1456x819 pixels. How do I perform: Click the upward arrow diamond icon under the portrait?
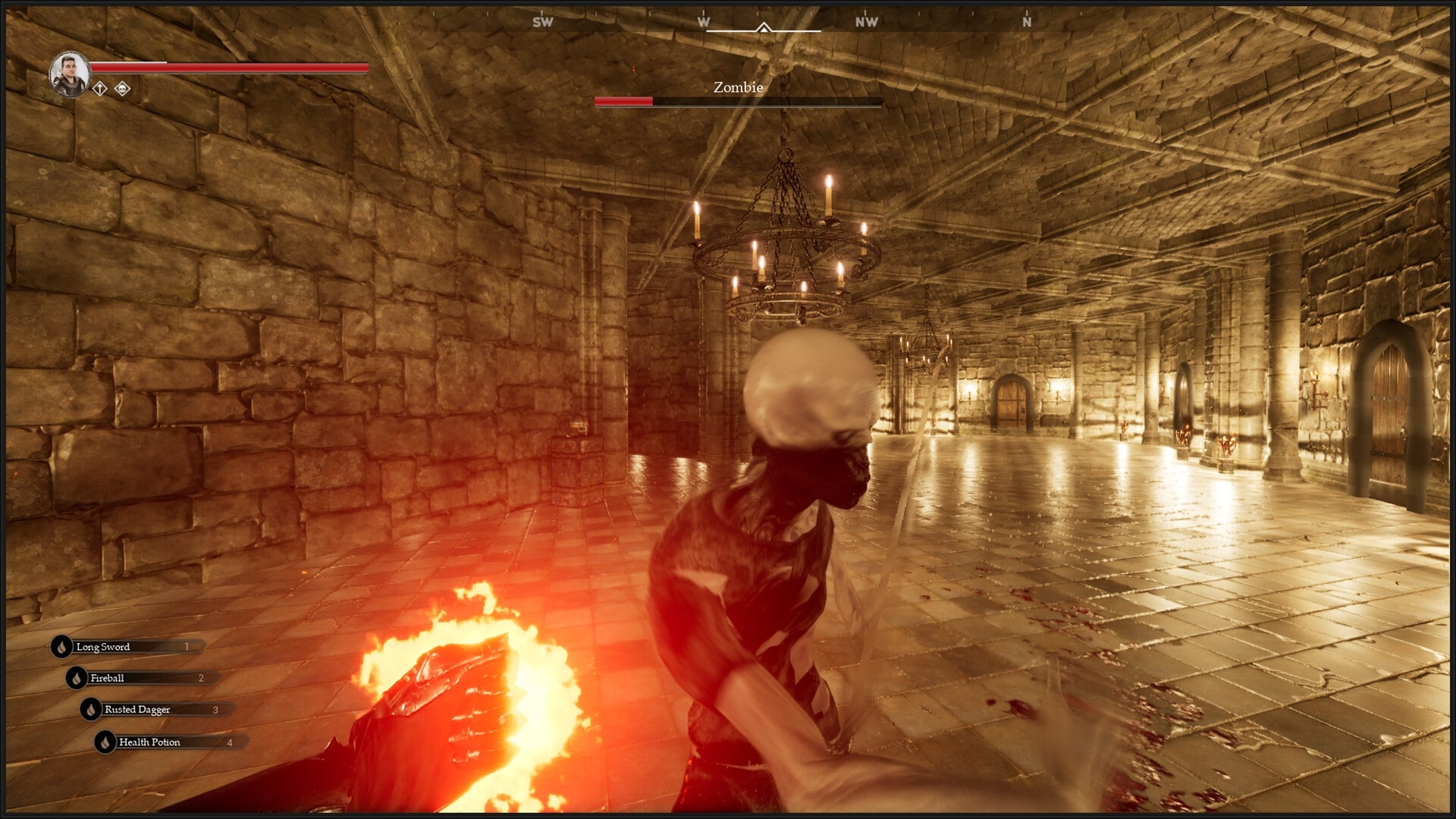pyautogui.click(x=99, y=89)
